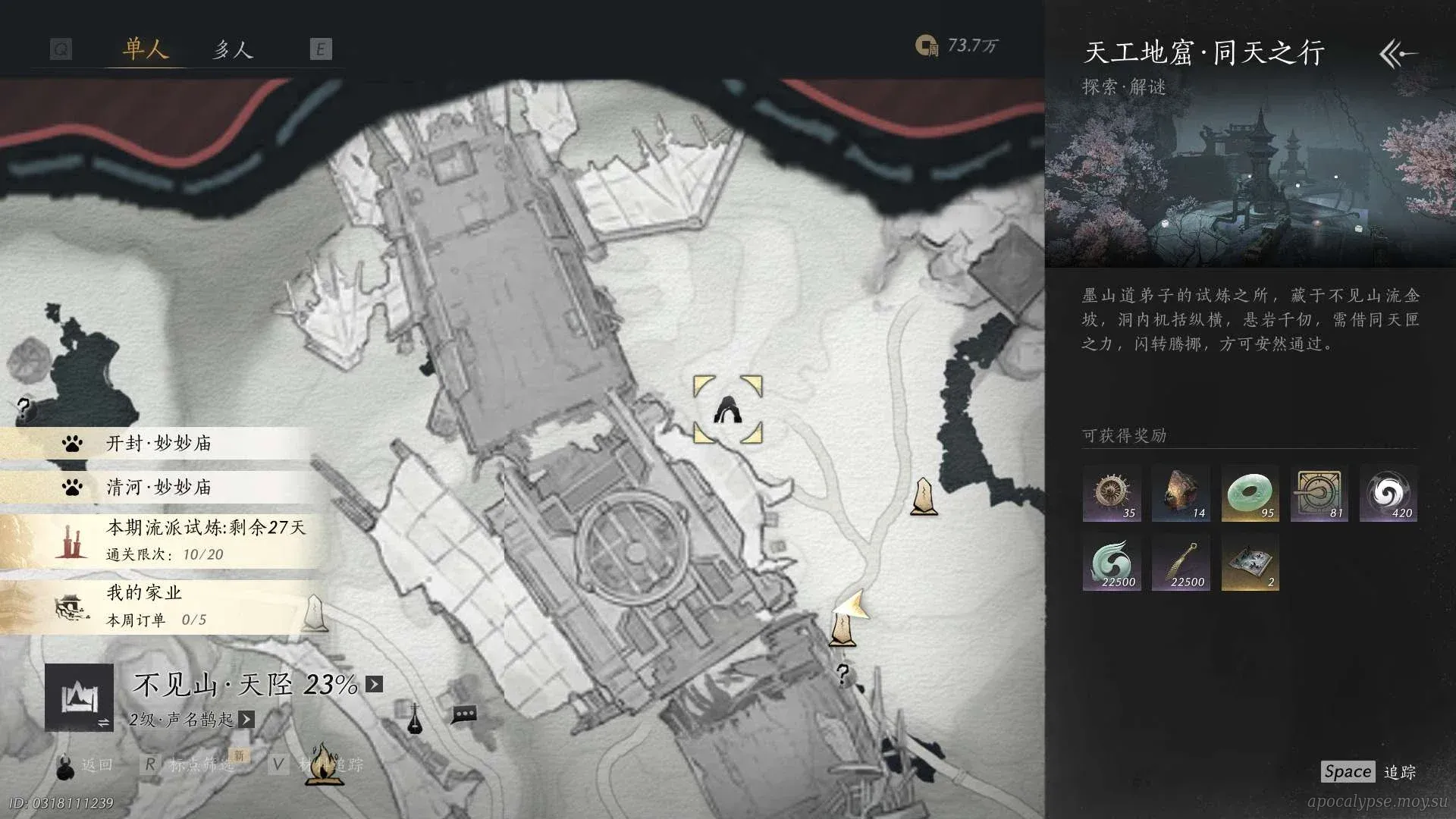Select the ship wheel reward item
Image resolution: width=1456 pixels, height=819 pixels.
click(x=1112, y=494)
